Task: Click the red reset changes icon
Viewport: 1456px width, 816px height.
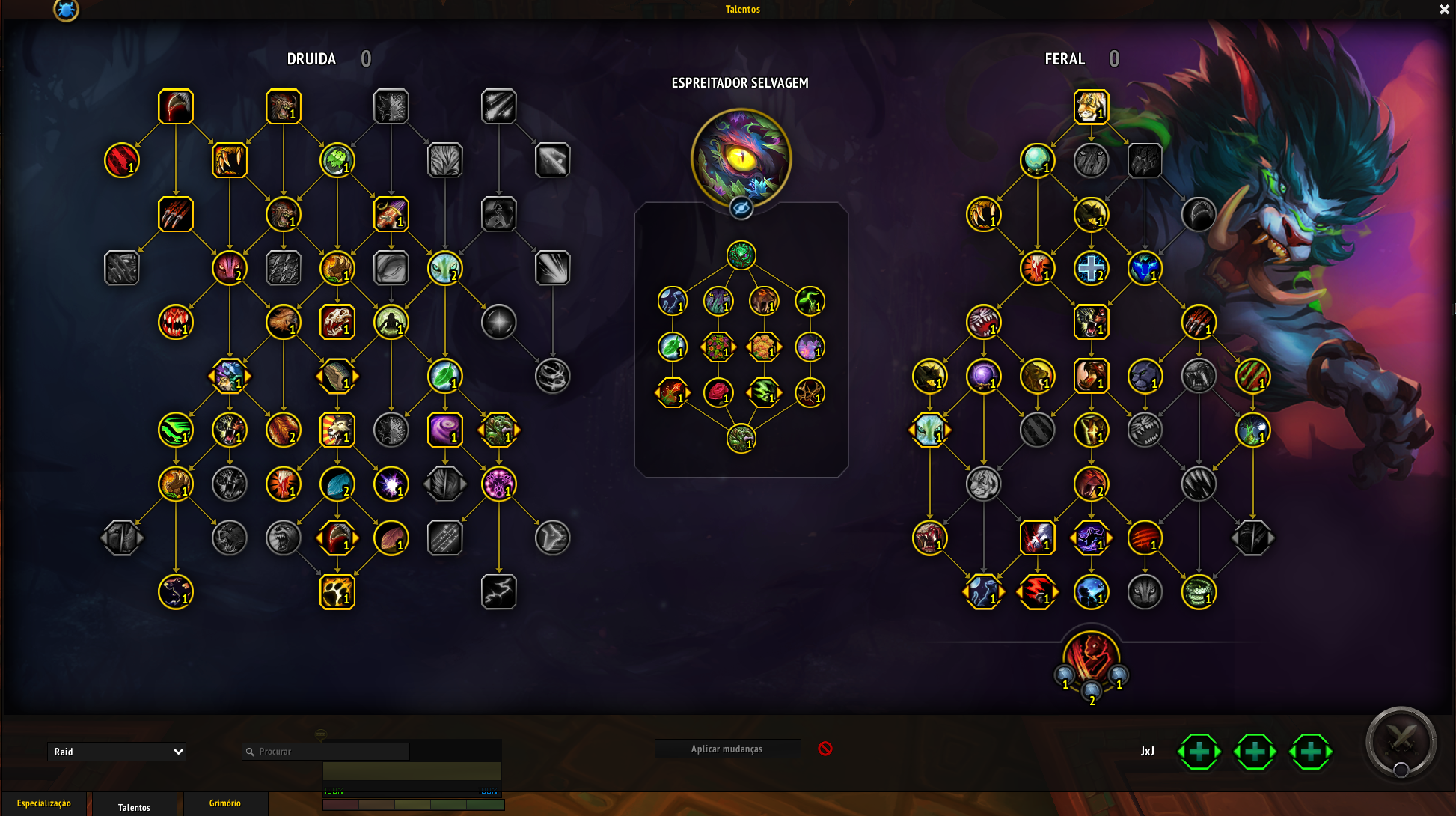Action: [825, 749]
